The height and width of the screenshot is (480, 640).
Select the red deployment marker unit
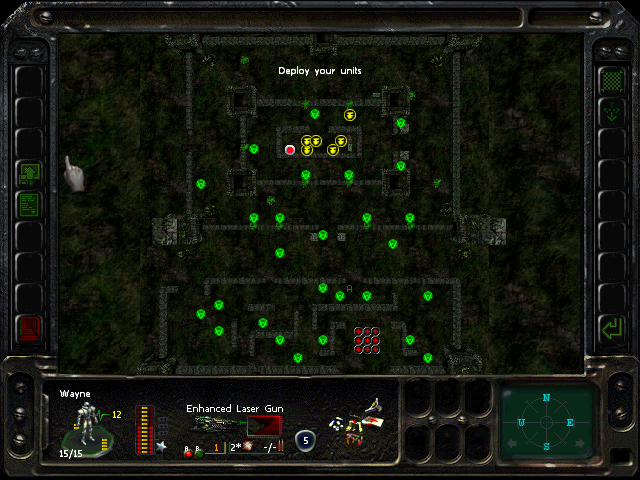tap(290, 150)
